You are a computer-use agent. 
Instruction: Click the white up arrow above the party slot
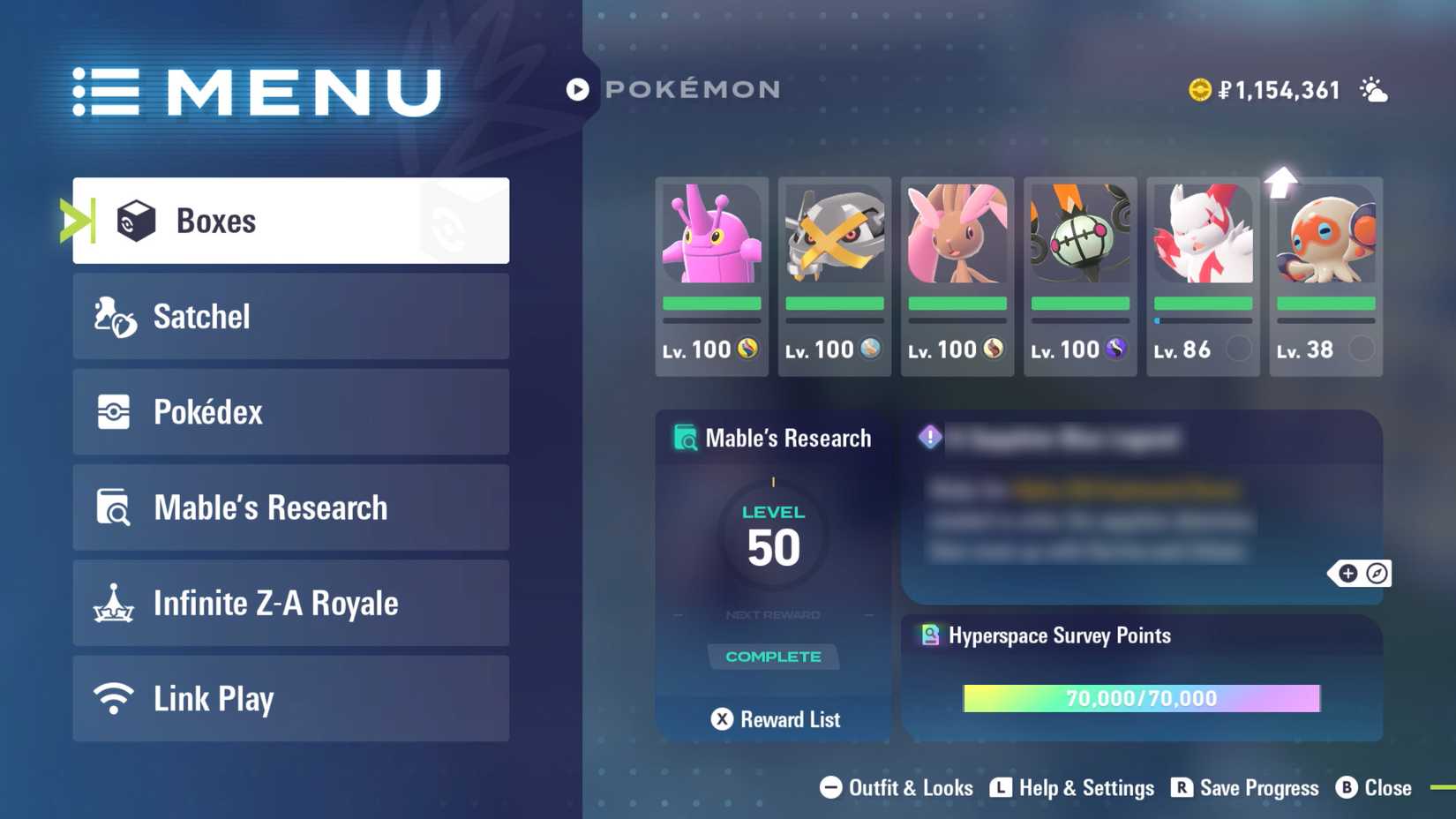click(x=1282, y=183)
